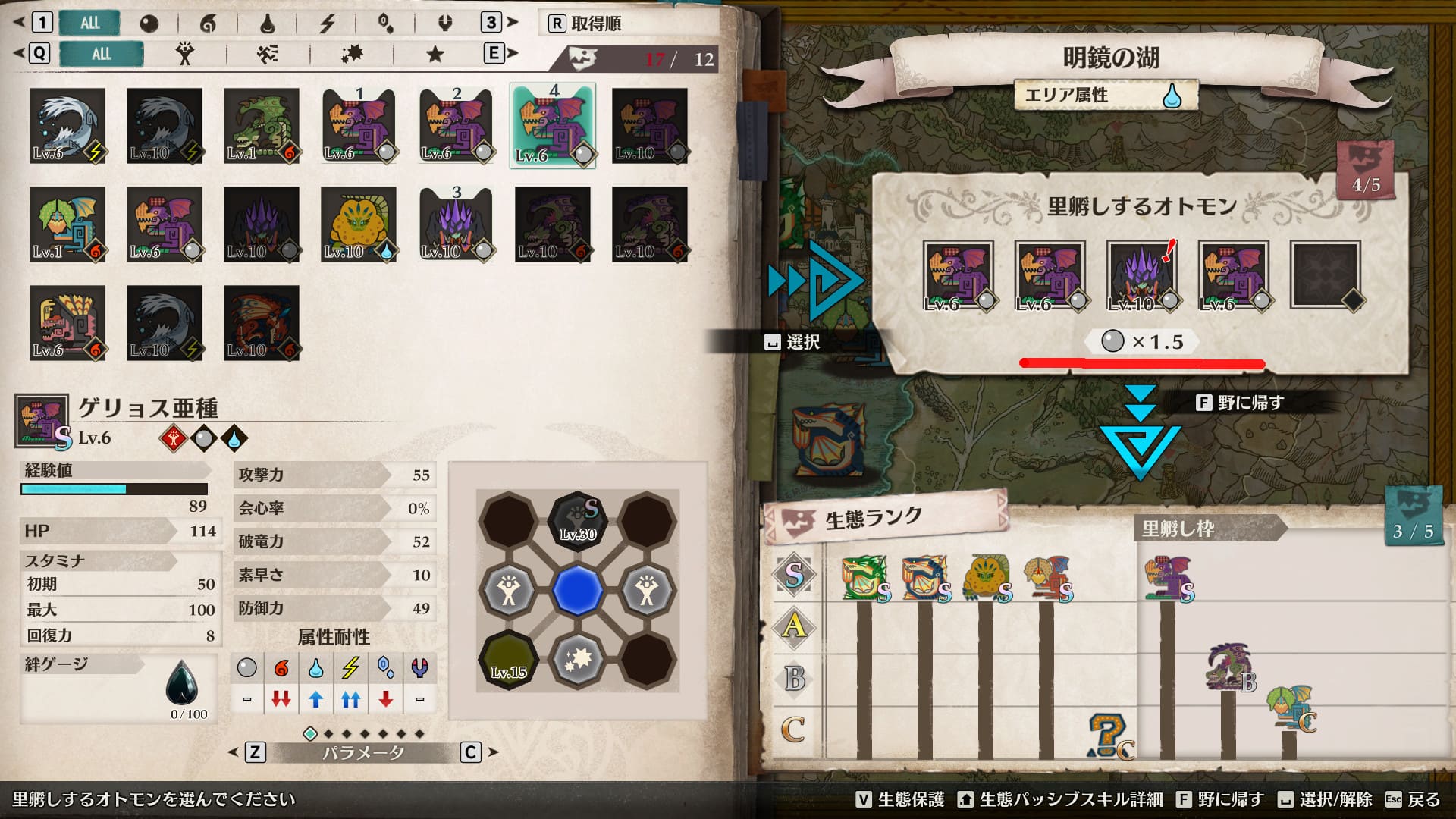The height and width of the screenshot is (819, 1456).
Task: Pick the green Lv.1 fire Monstie
Action: click(261, 126)
